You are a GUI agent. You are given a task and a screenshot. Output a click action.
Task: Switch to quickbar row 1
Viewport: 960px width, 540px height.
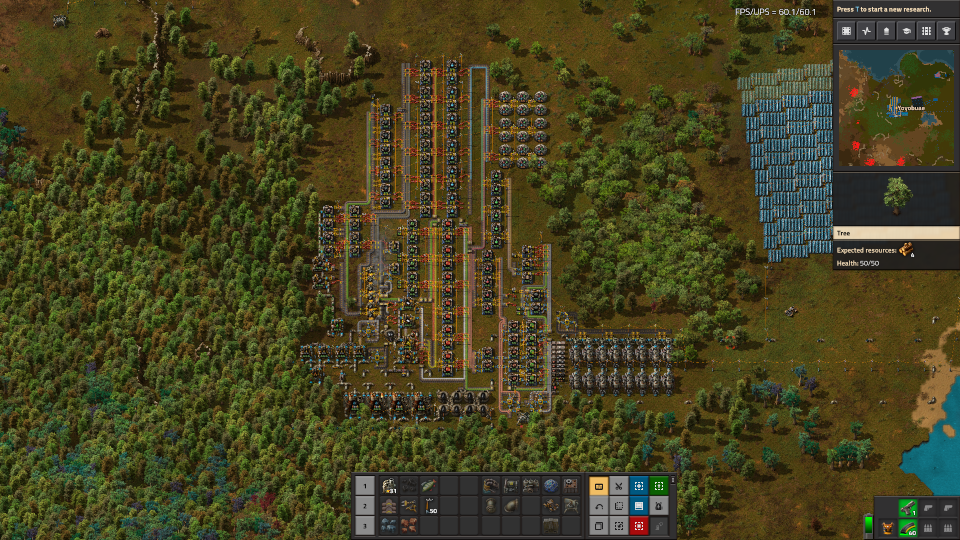(365, 486)
